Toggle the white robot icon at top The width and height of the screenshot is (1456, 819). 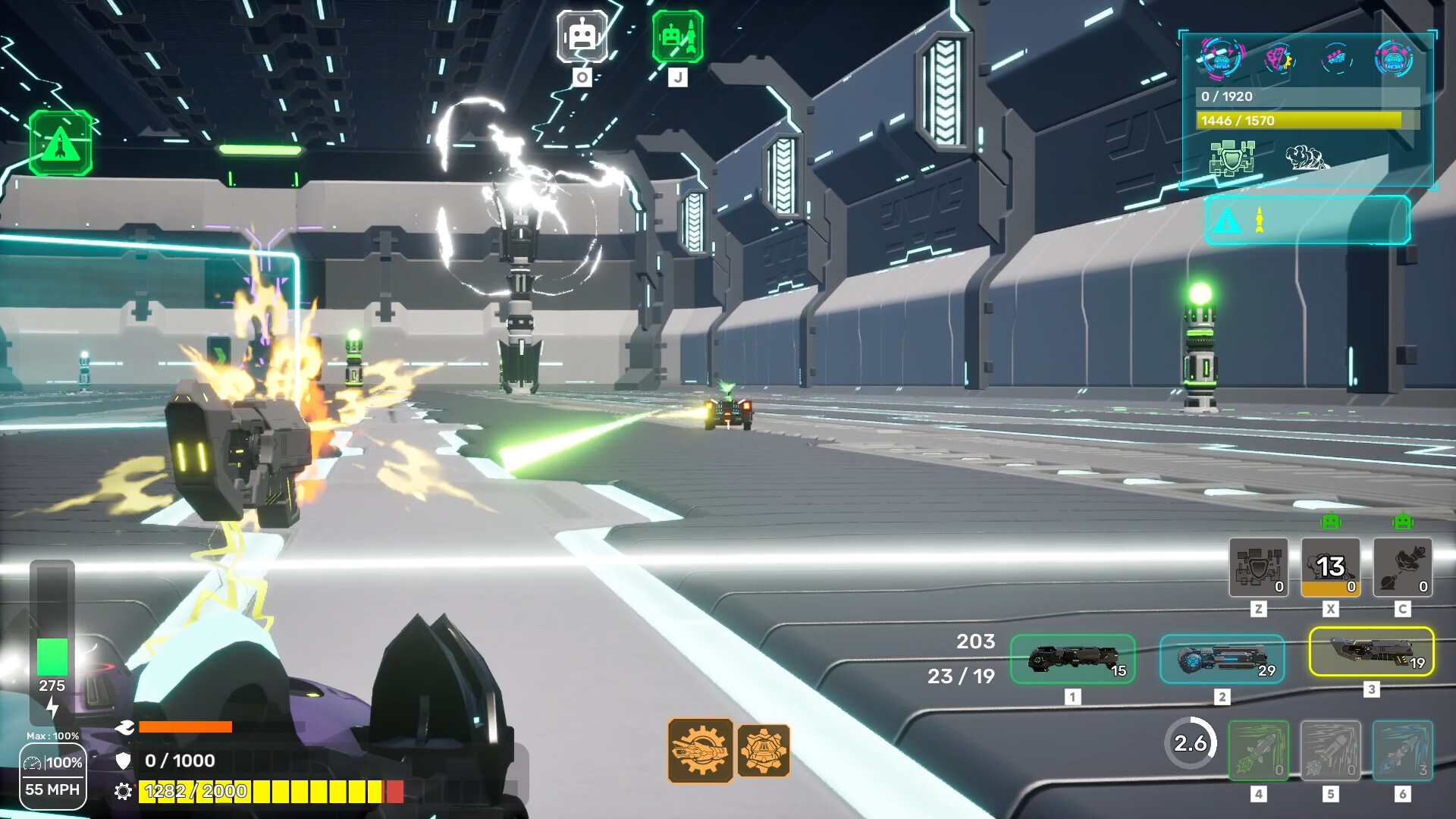tap(582, 36)
